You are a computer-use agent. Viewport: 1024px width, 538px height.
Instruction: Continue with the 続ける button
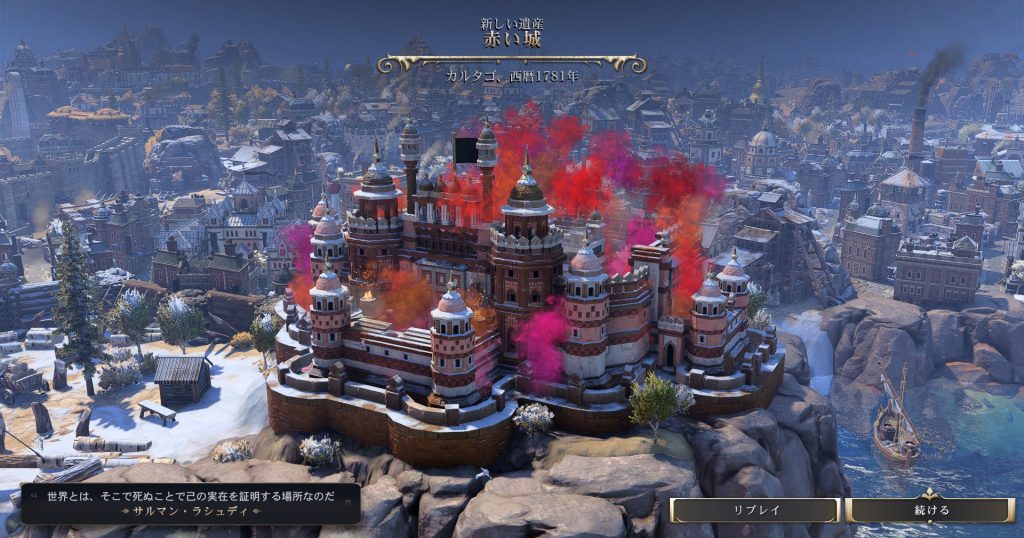click(931, 510)
